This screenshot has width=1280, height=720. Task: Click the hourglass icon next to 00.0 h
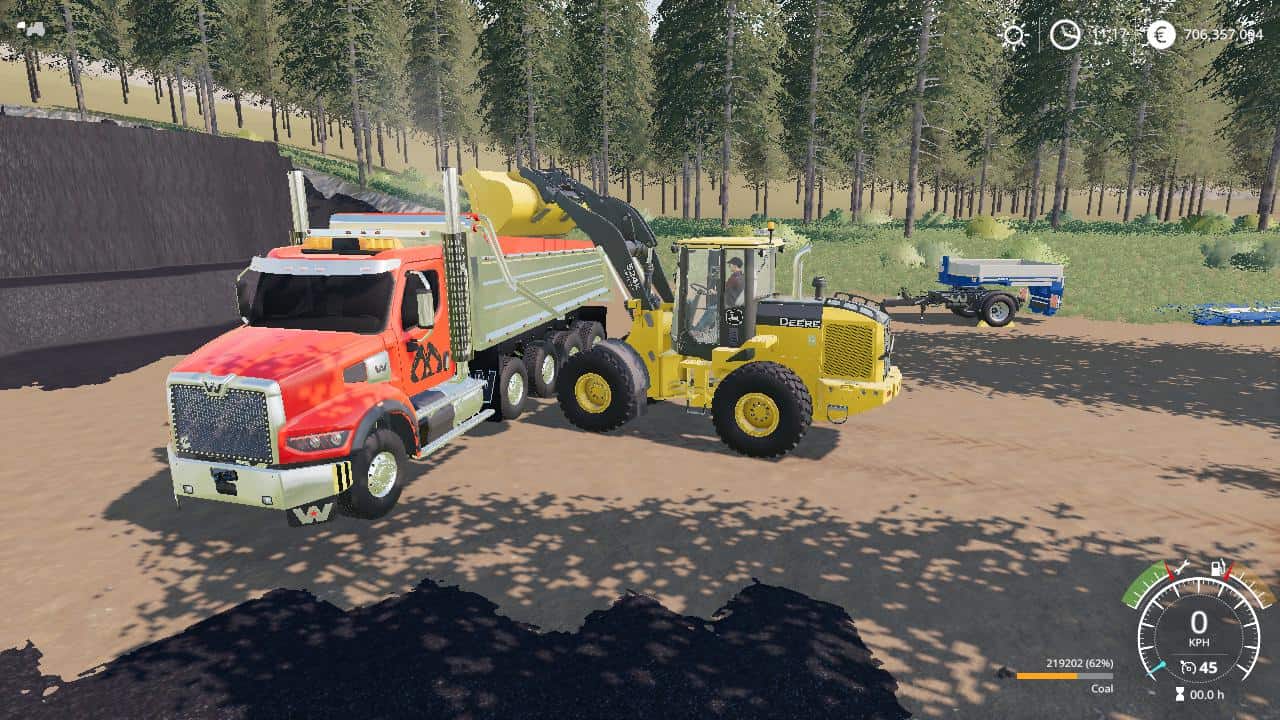point(1179,693)
